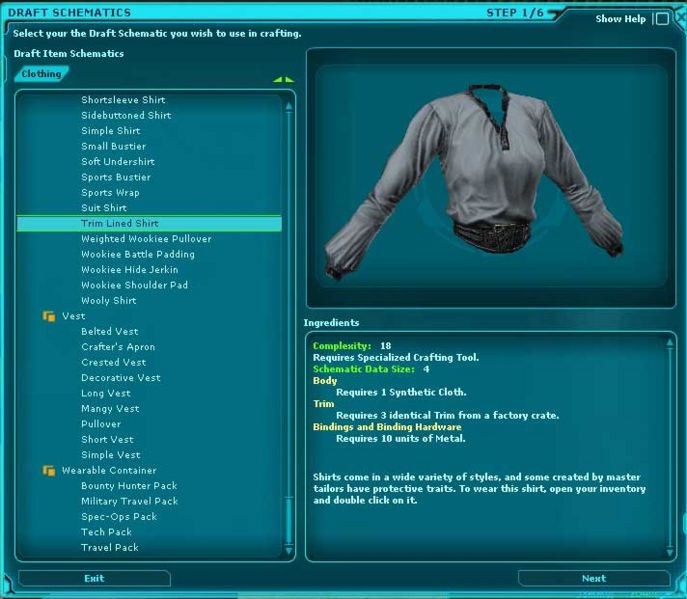Image resolution: width=687 pixels, height=599 pixels.
Task: Select the Bounty Hunter Pack schematic
Action: click(128, 486)
